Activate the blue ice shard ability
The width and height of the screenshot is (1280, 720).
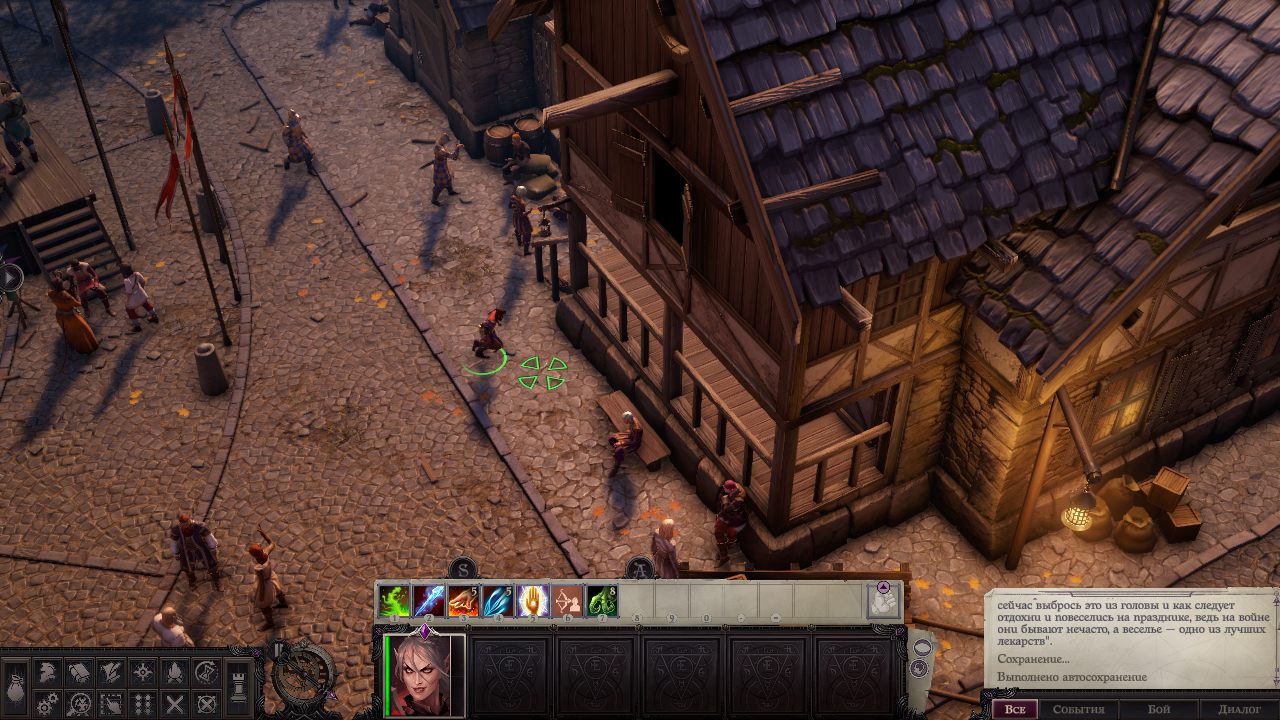click(x=429, y=601)
